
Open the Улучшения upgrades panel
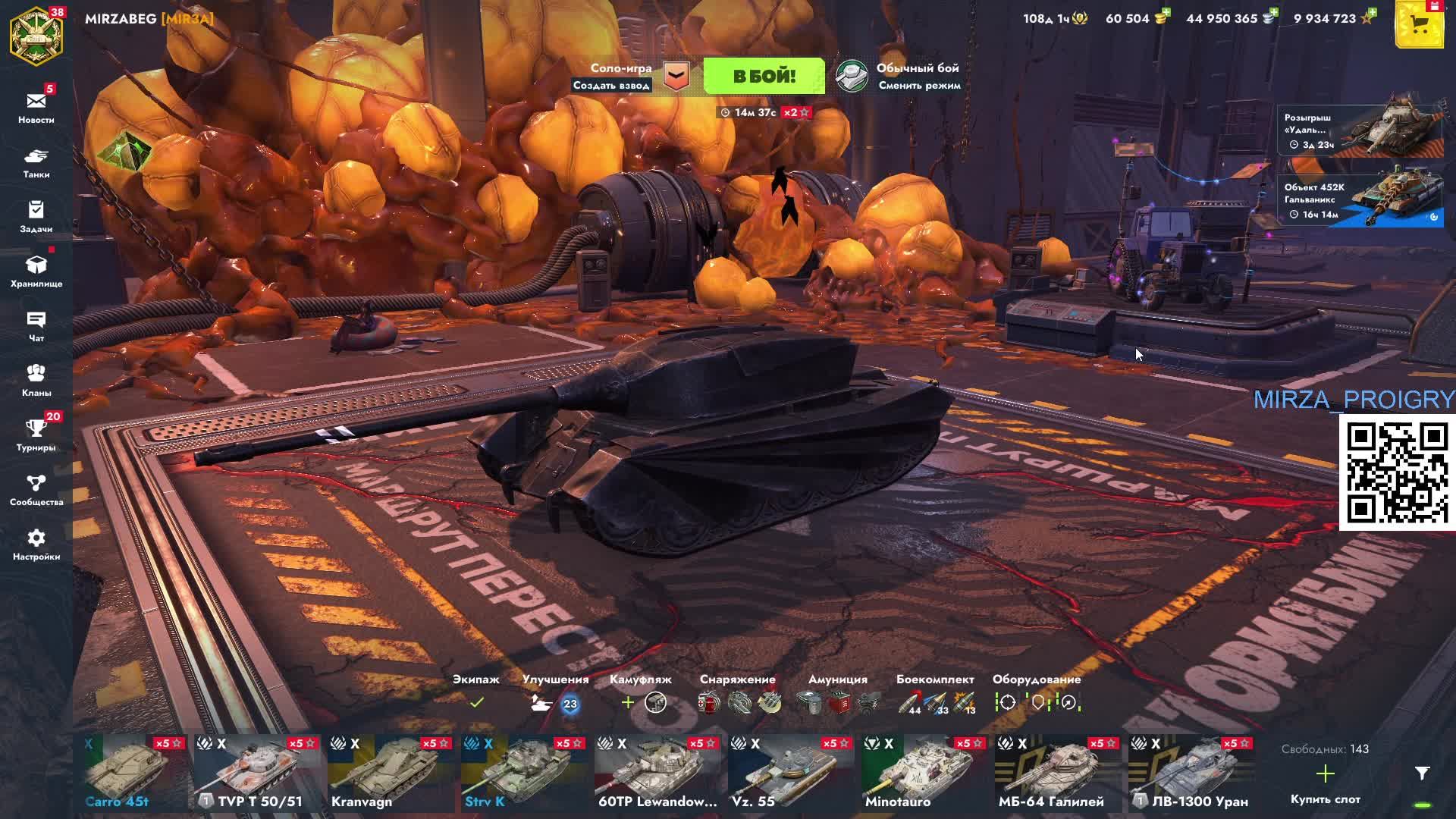[x=555, y=702]
